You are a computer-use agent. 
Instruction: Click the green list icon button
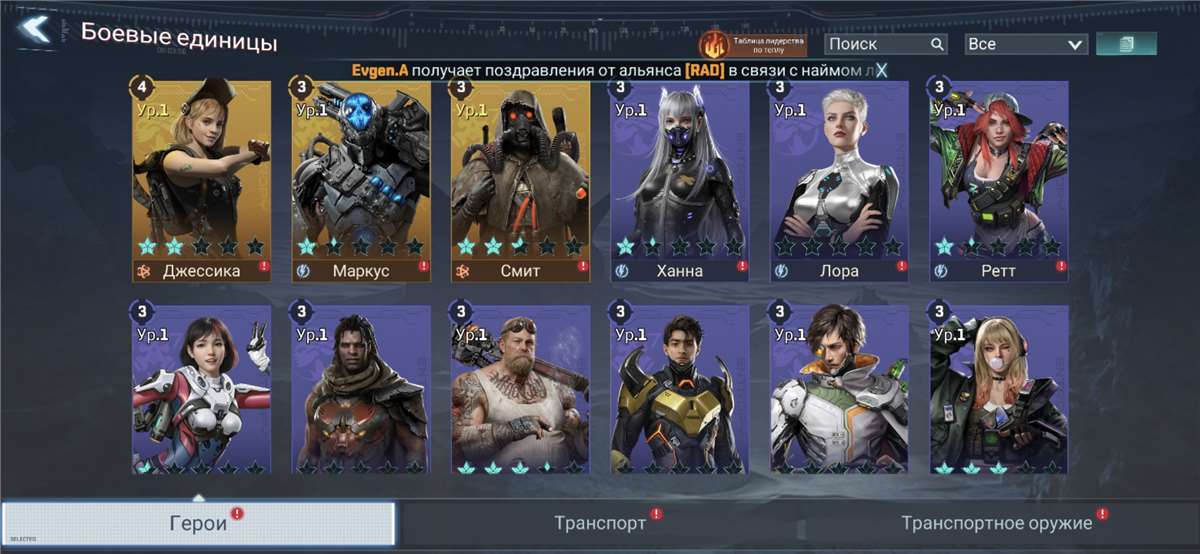[1126, 44]
